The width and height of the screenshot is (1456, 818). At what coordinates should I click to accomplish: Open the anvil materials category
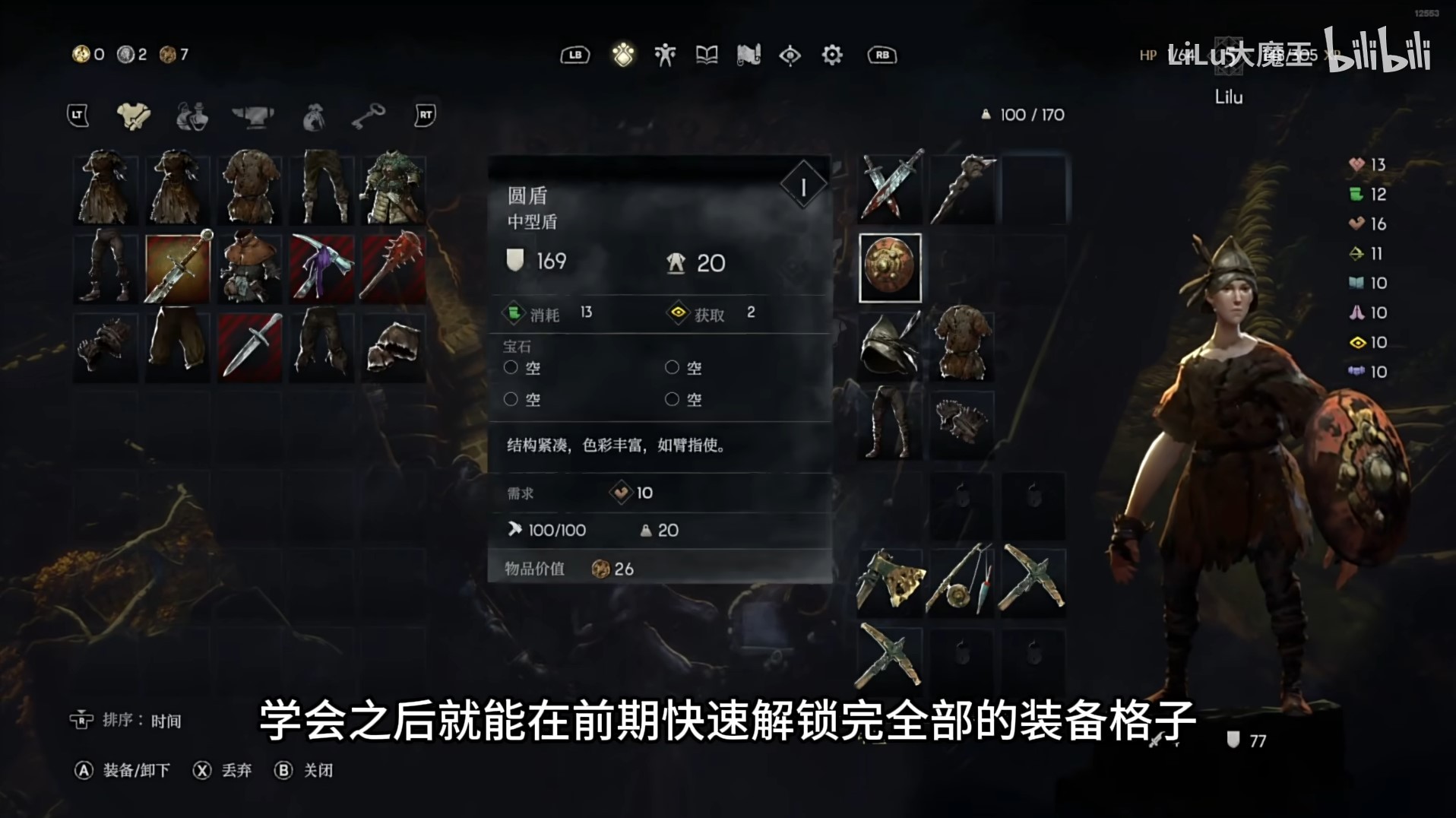click(x=253, y=116)
